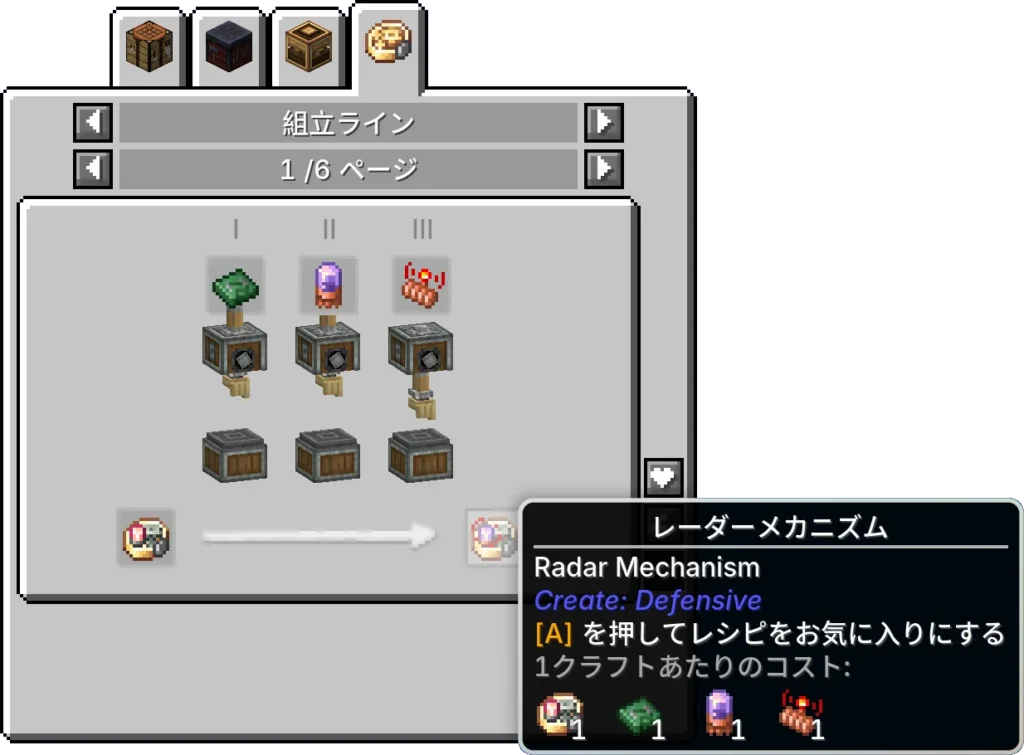Favorite this recipe with the heart button
The width and height of the screenshot is (1024, 755).
663,477
